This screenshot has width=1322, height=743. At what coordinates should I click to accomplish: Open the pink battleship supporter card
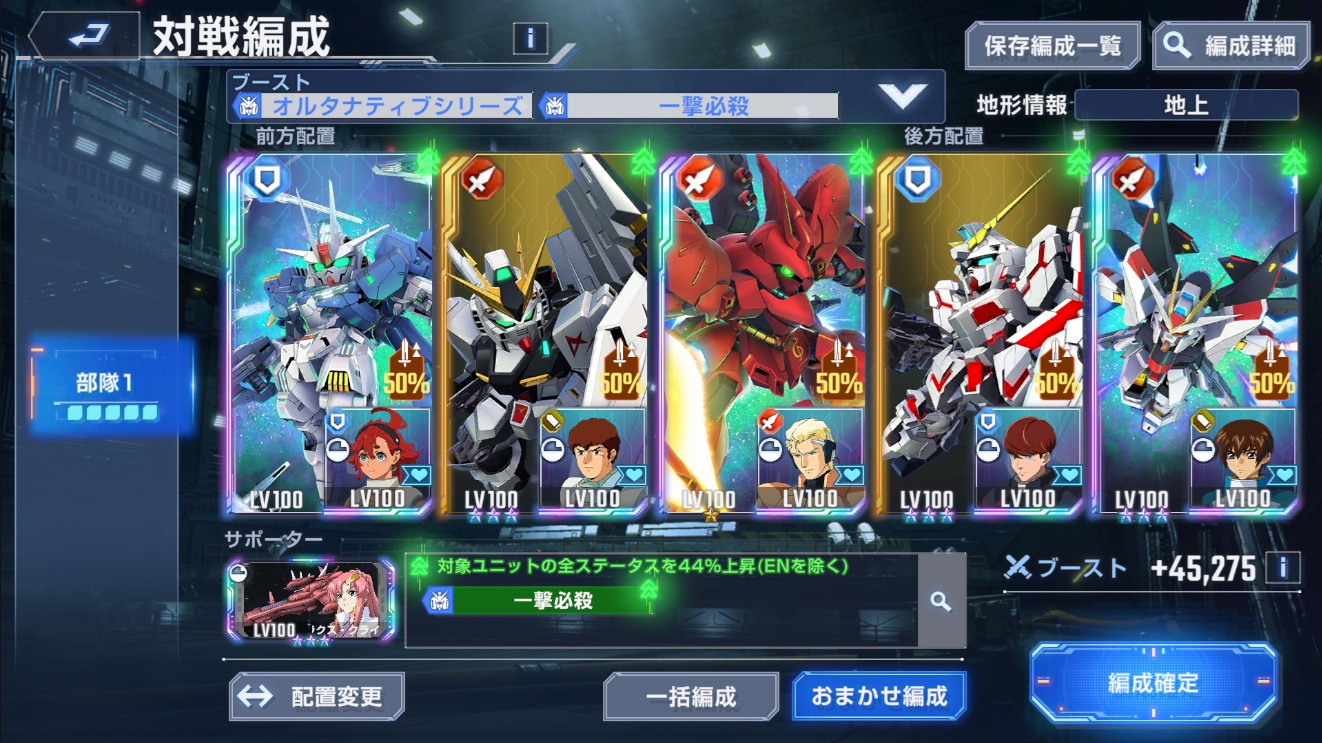click(x=311, y=600)
